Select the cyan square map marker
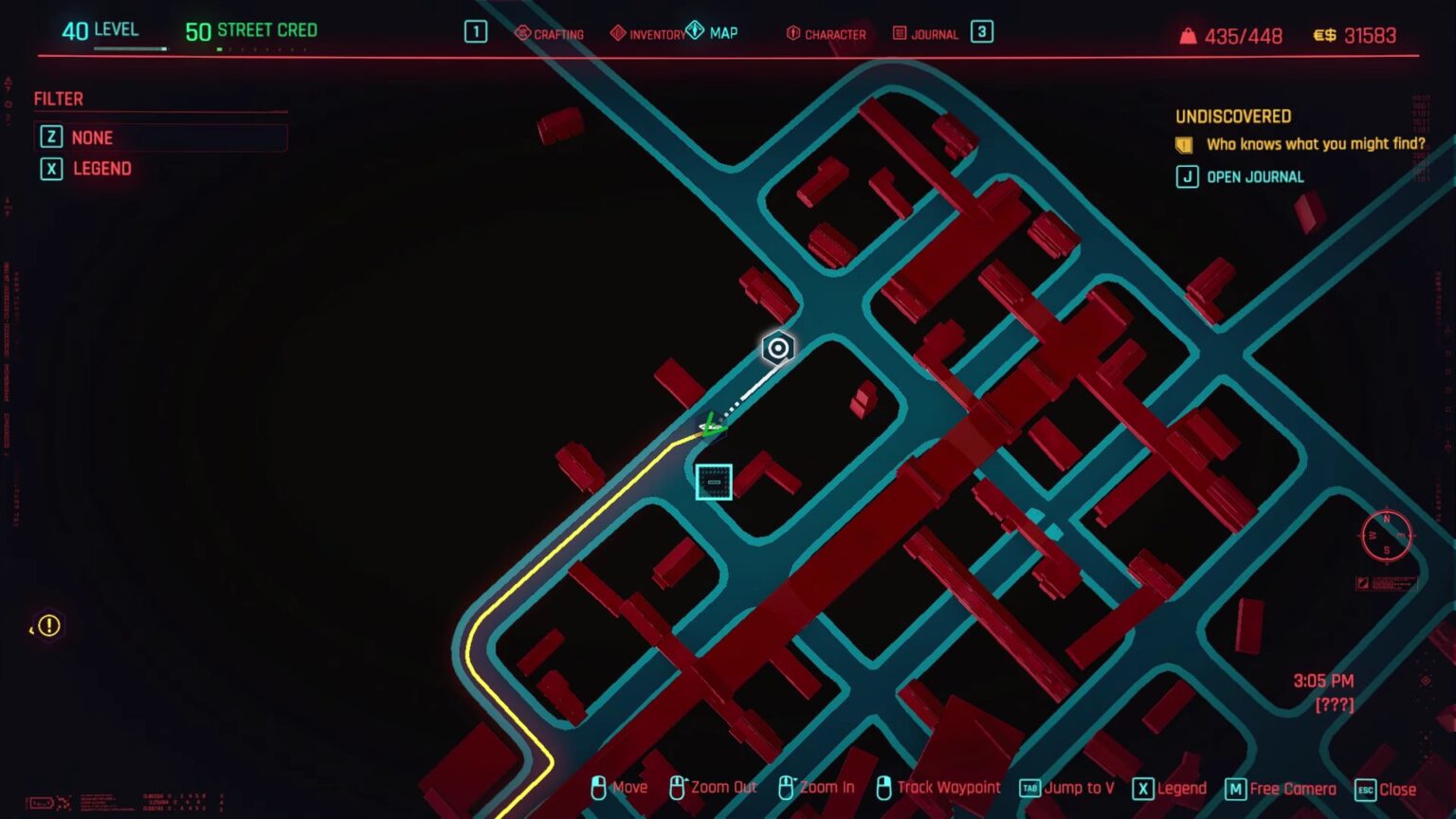1456x819 pixels. click(714, 482)
